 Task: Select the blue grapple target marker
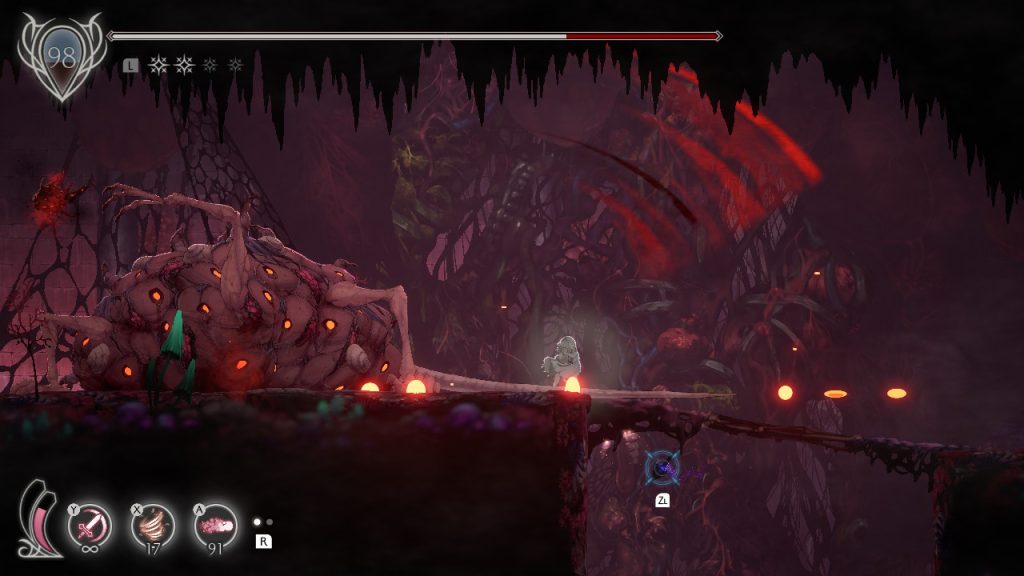661,468
